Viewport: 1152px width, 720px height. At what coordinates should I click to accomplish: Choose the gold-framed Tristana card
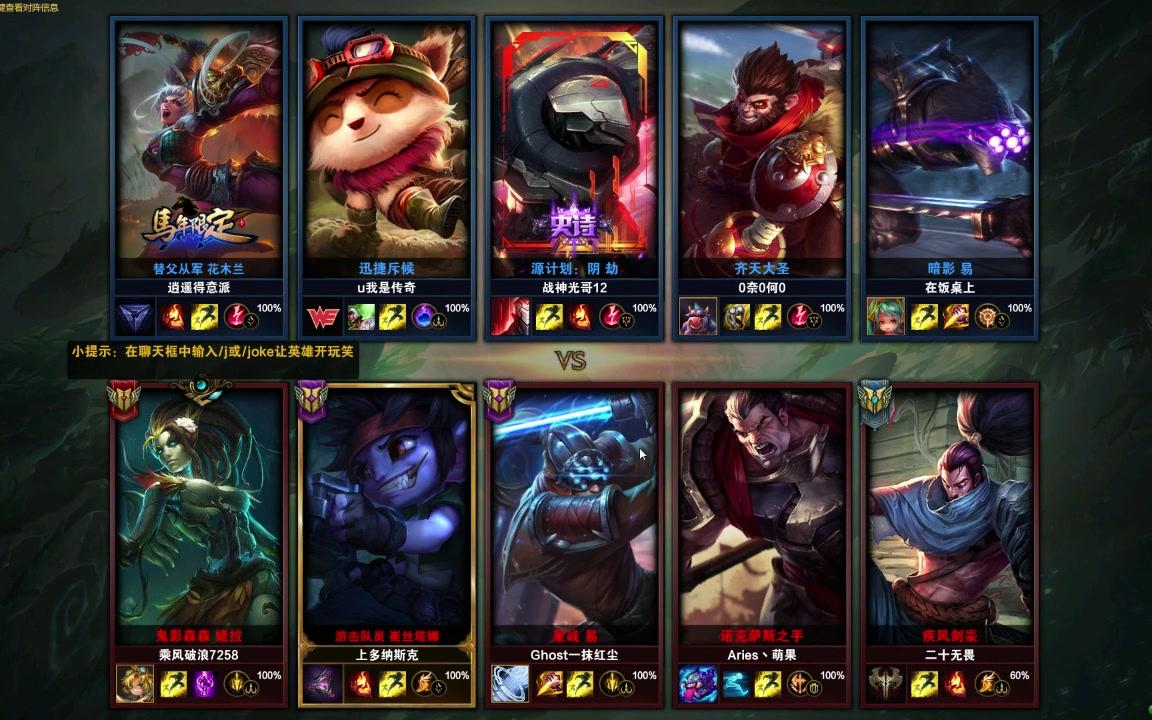click(x=386, y=510)
